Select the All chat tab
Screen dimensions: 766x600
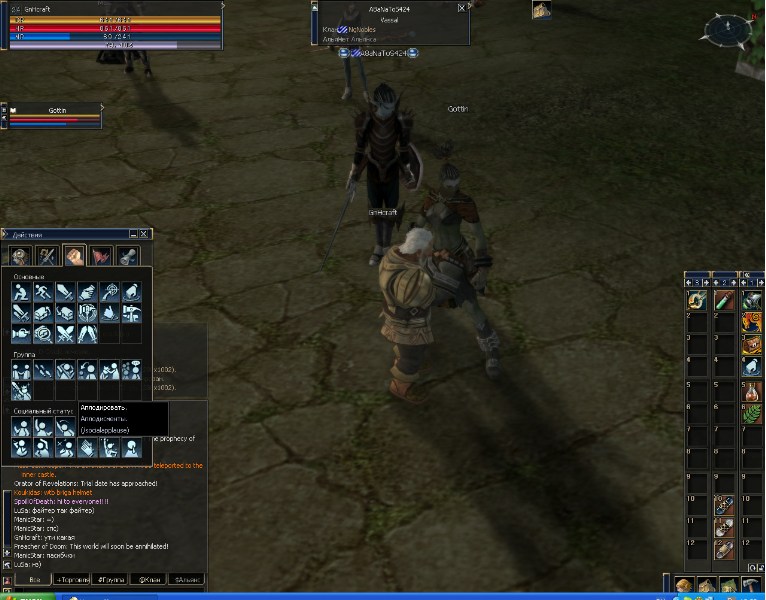pos(35,579)
